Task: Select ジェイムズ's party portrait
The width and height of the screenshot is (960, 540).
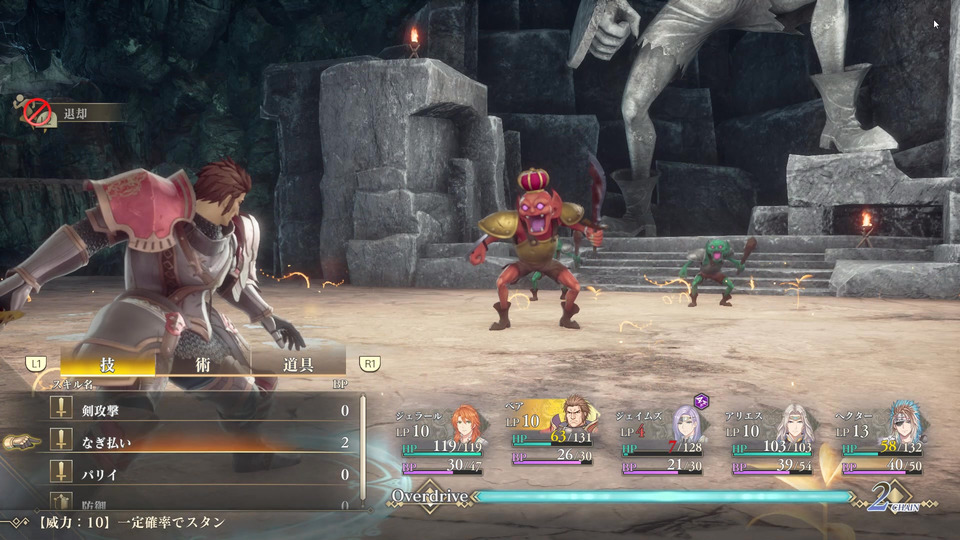Action: [685, 424]
